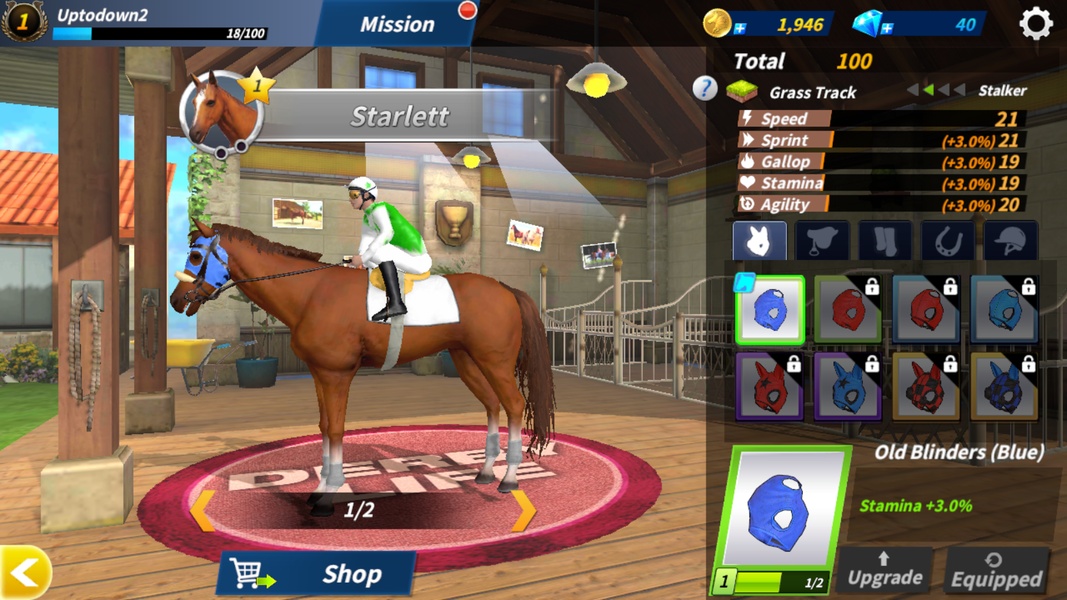Screen dimensions: 1067x600
Task: Click the Equipped button
Action: 996,570
